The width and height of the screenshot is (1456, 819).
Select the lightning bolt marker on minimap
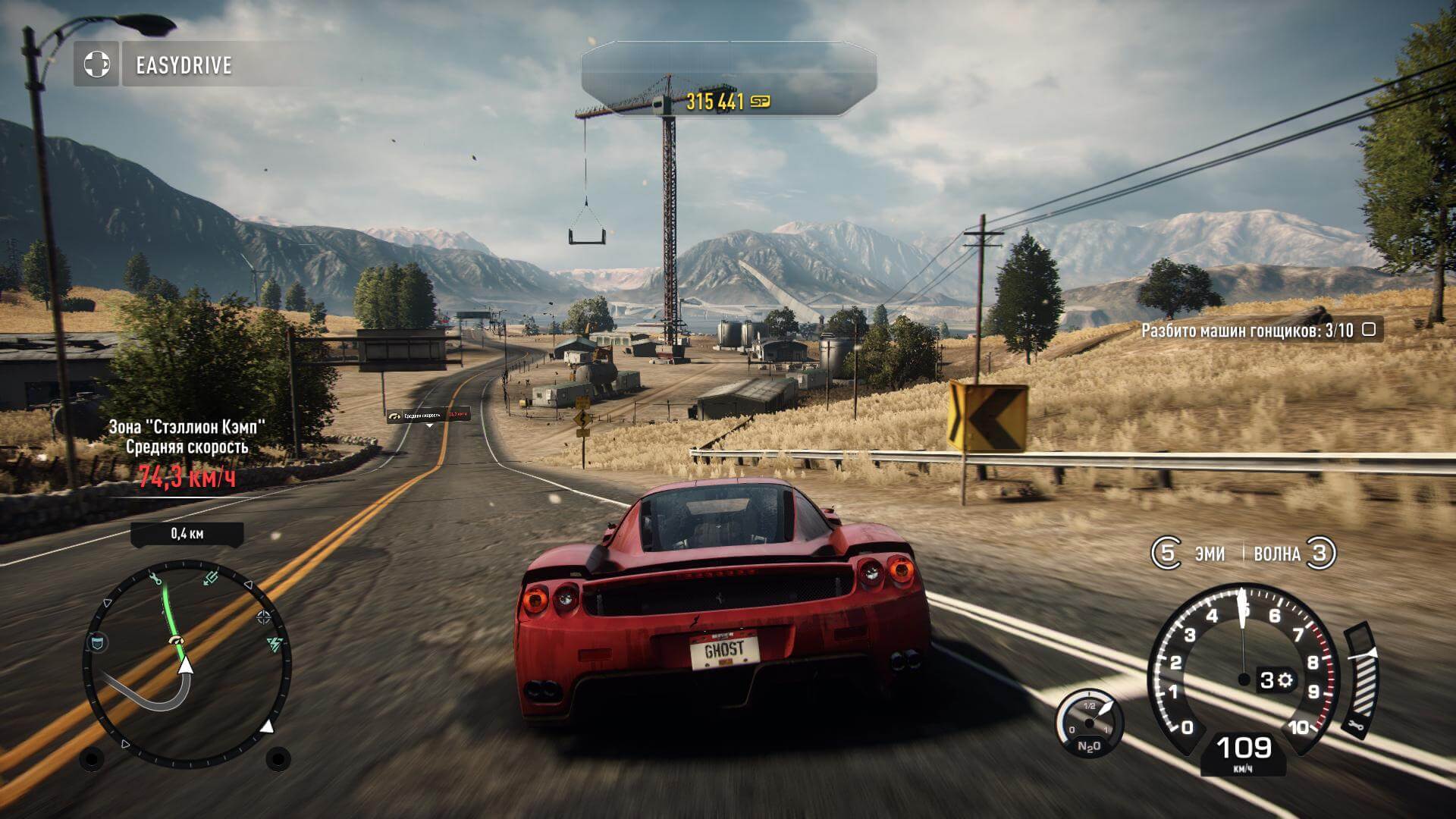point(275,645)
